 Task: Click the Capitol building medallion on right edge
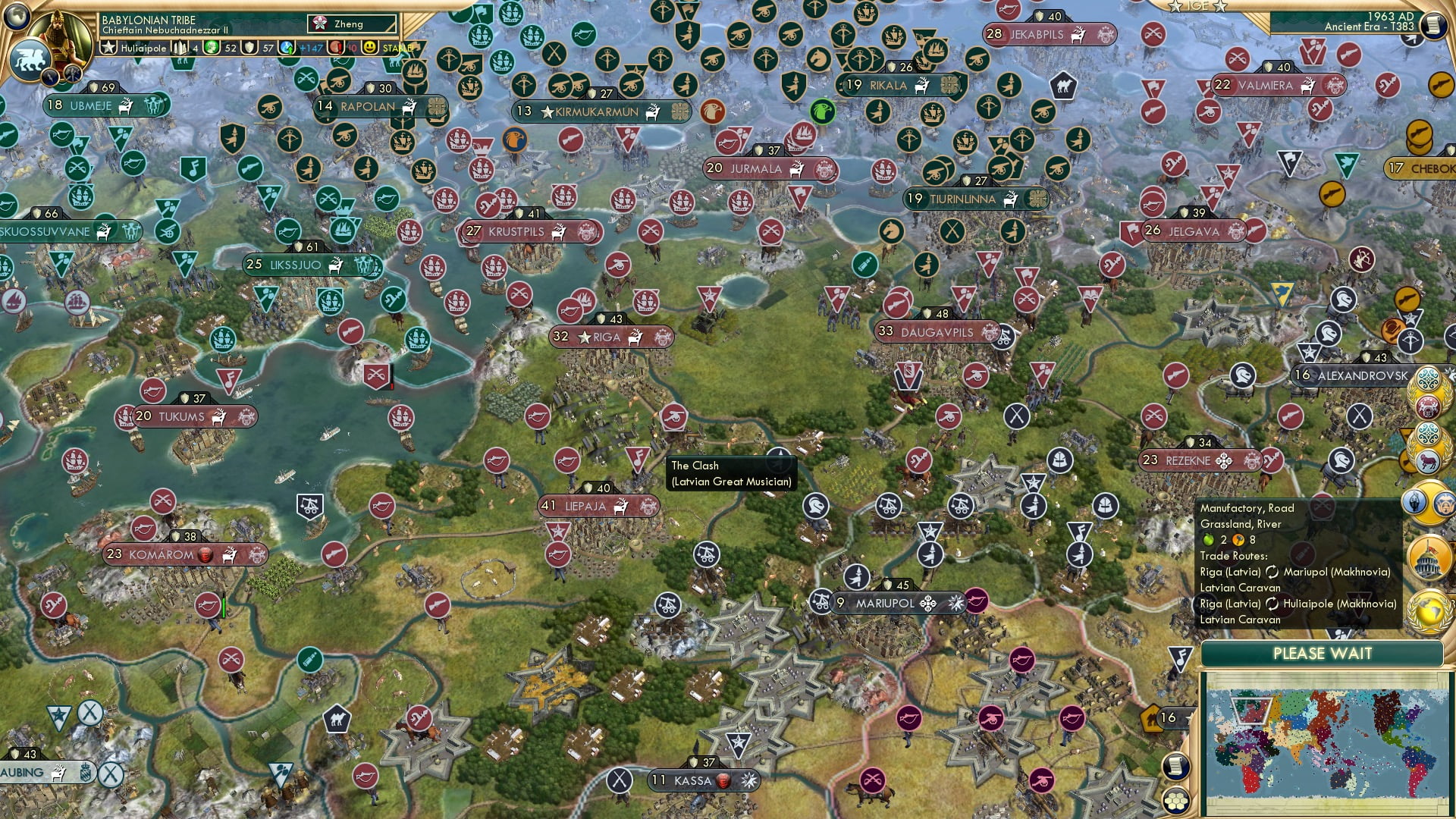coord(1428,555)
